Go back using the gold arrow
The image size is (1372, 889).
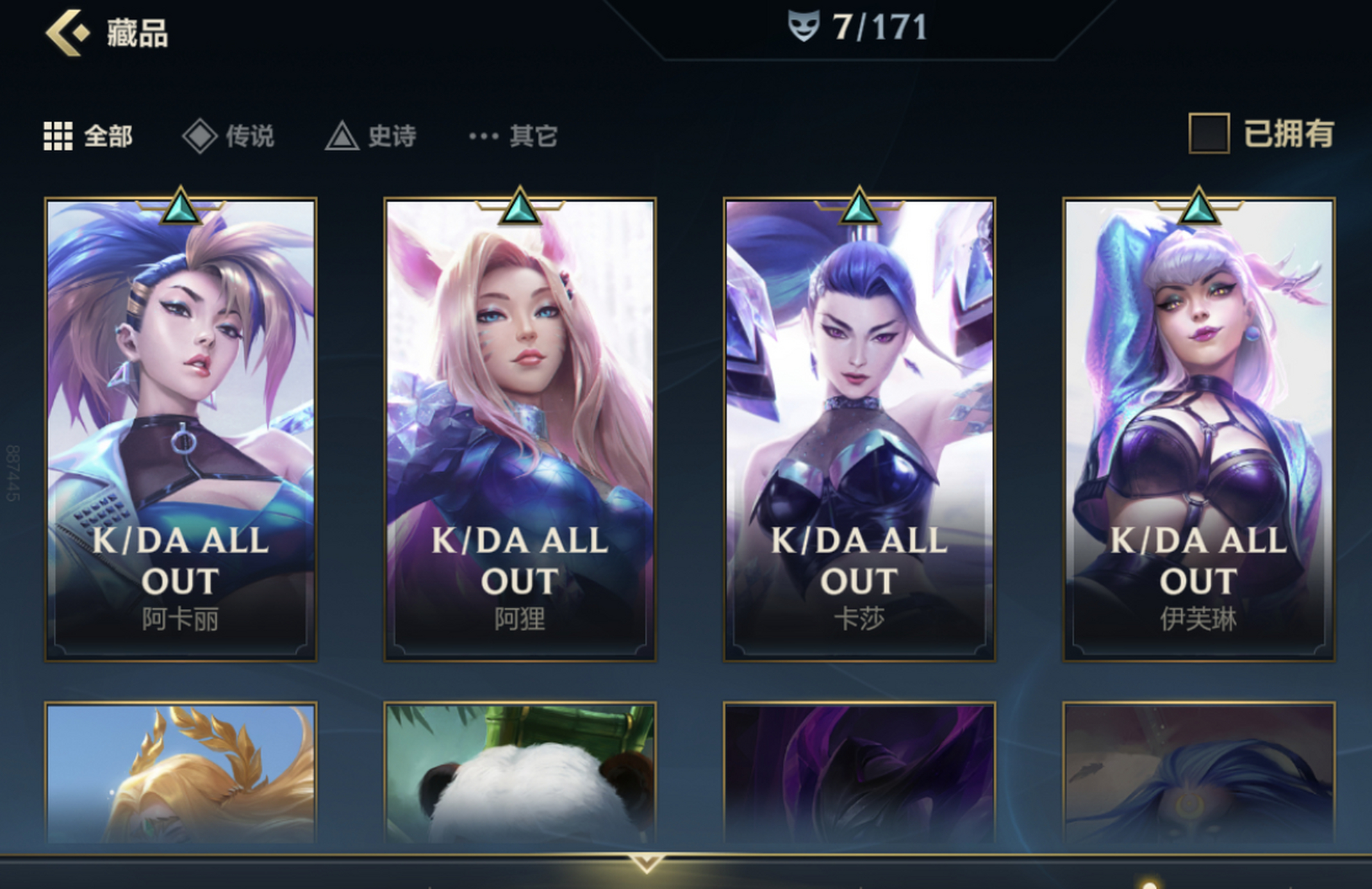[x=67, y=33]
